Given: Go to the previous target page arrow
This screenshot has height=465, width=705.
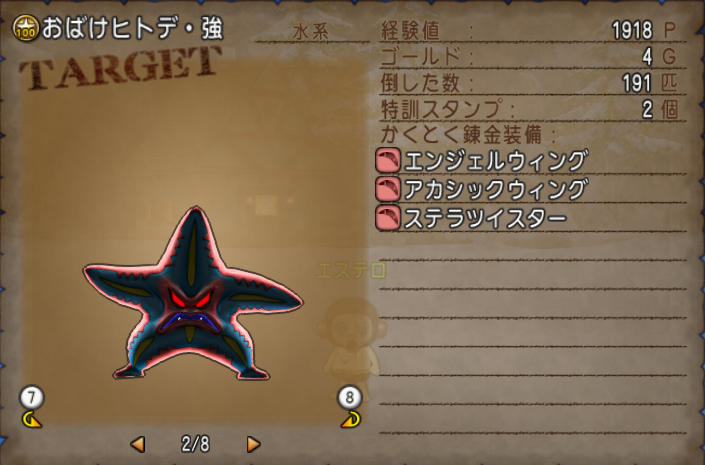Looking at the screenshot, I should click(x=138, y=443).
